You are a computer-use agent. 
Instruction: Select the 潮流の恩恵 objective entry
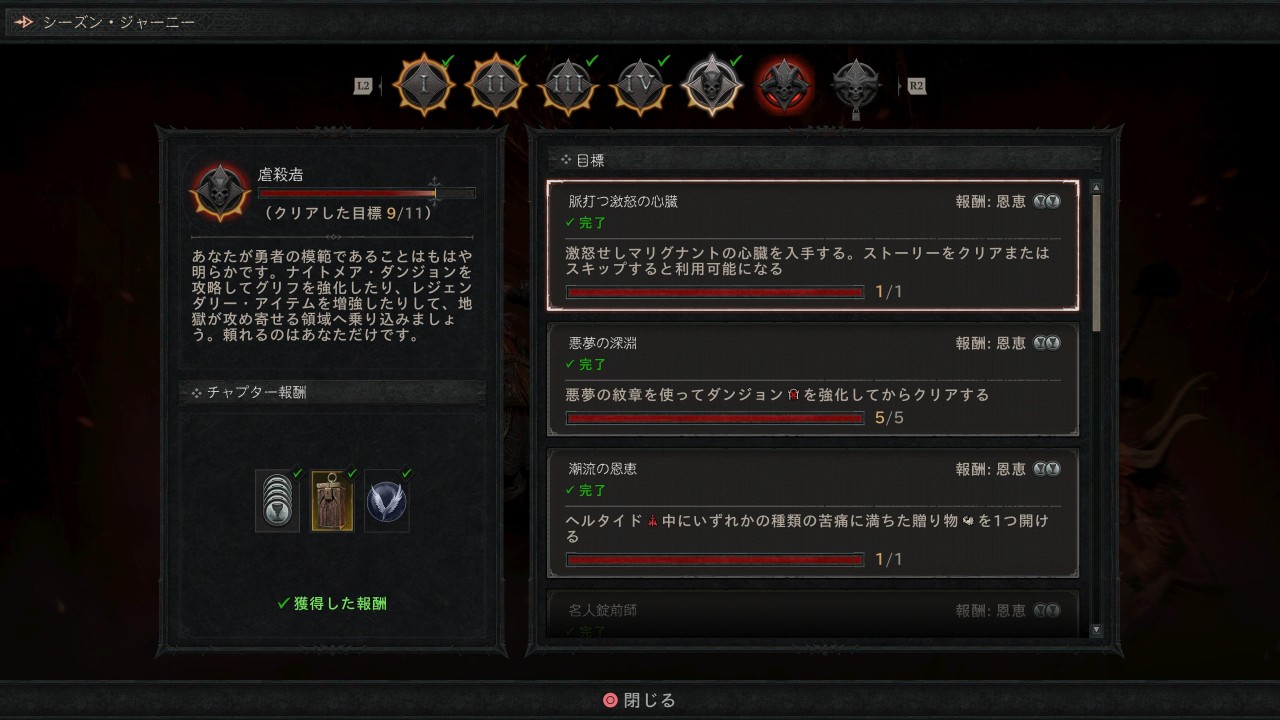[x=812, y=512]
